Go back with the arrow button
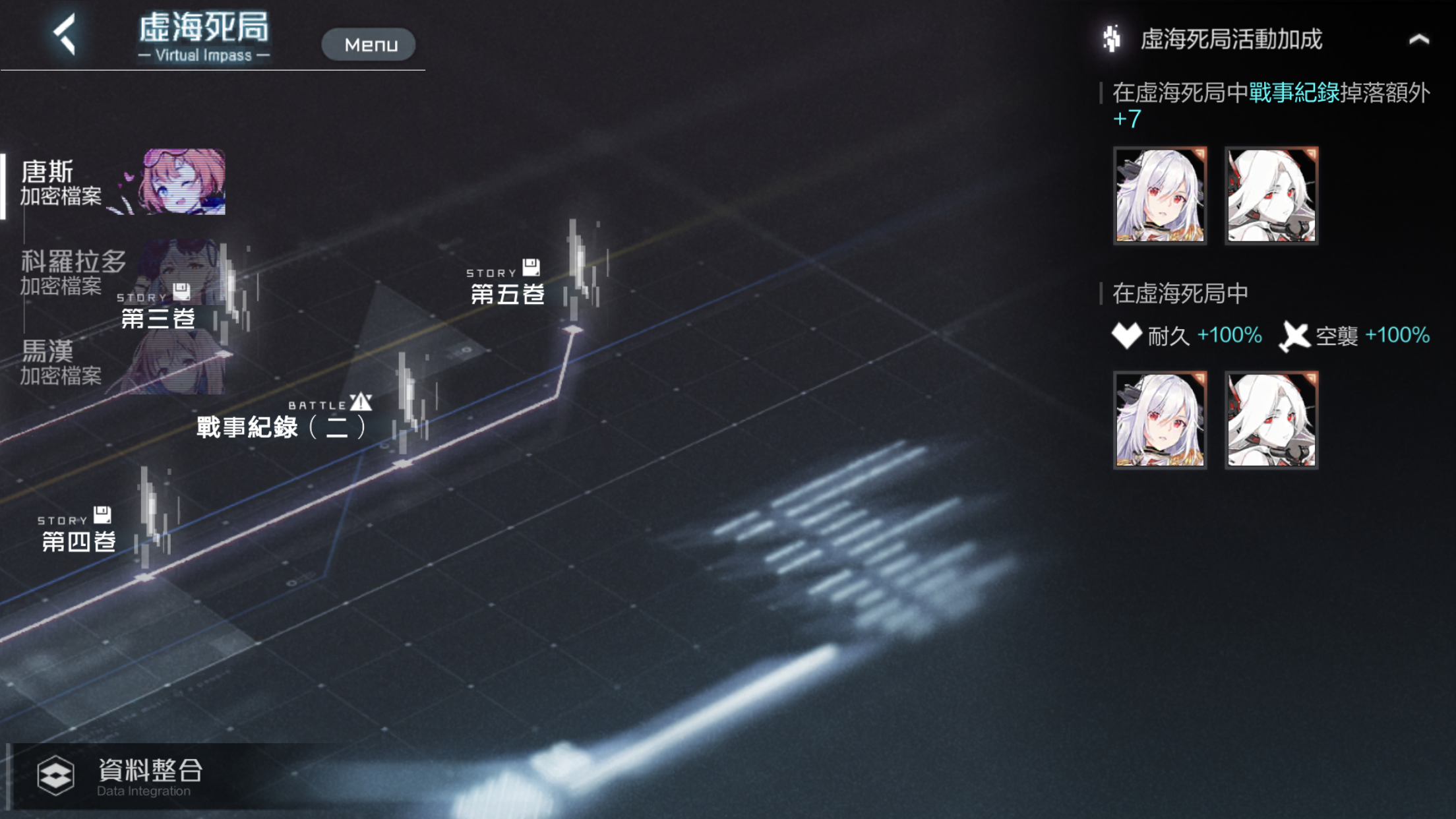 (x=65, y=34)
